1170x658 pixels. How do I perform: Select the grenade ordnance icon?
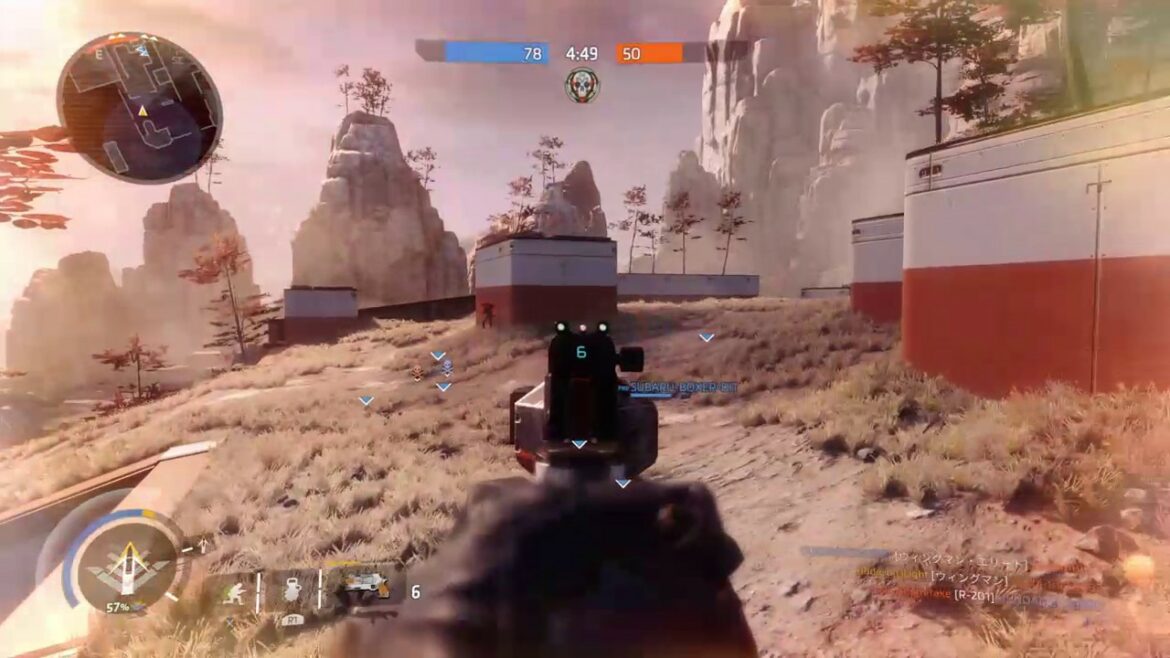291,592
